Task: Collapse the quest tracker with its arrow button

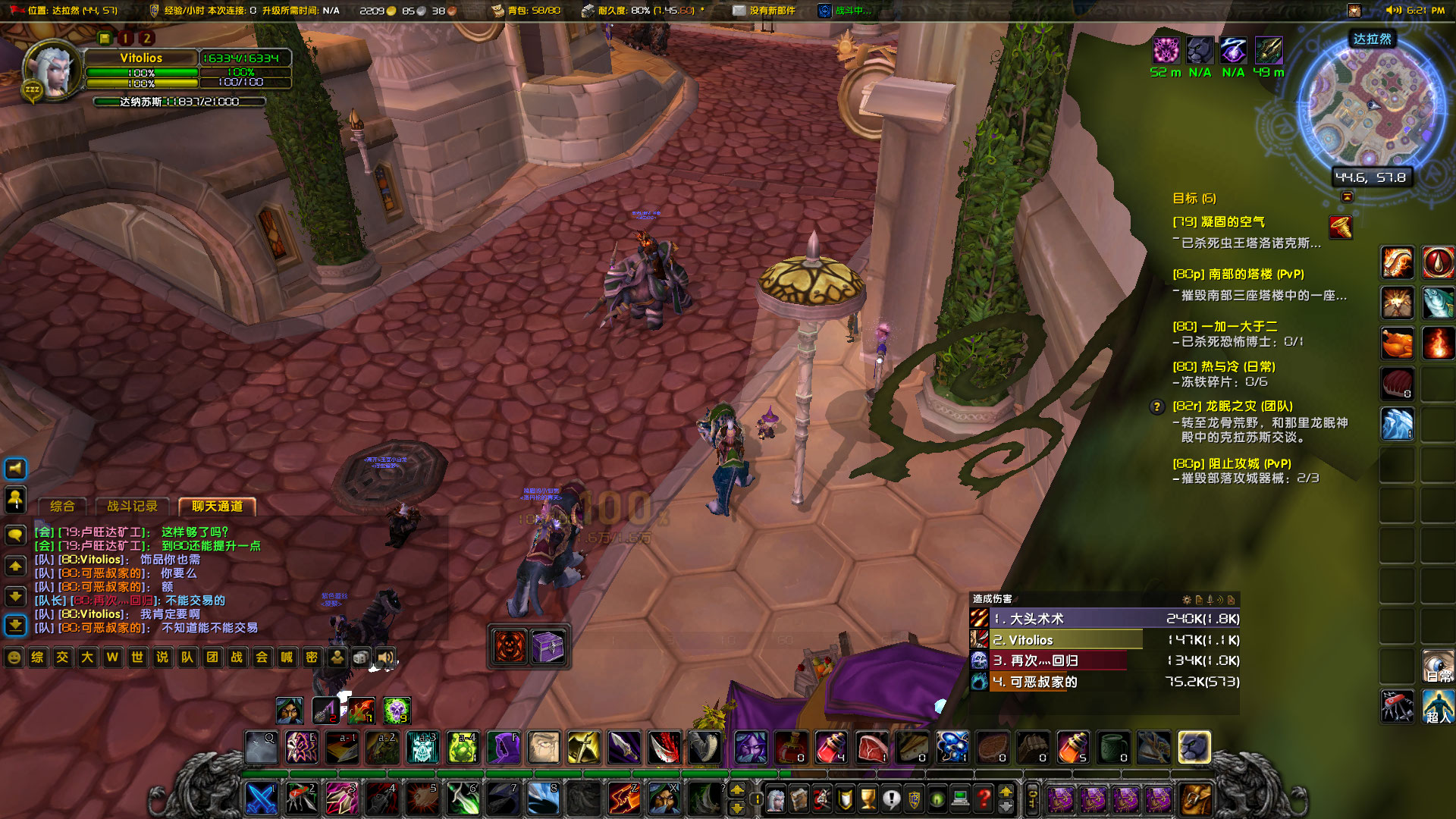Action: point(1346,196)
